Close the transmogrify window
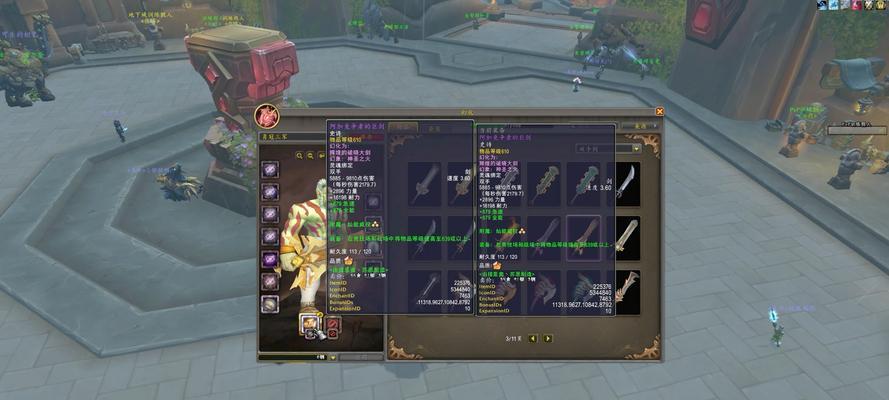The width and height of the screenshot is (889, 400). click(x=659, y=111)
